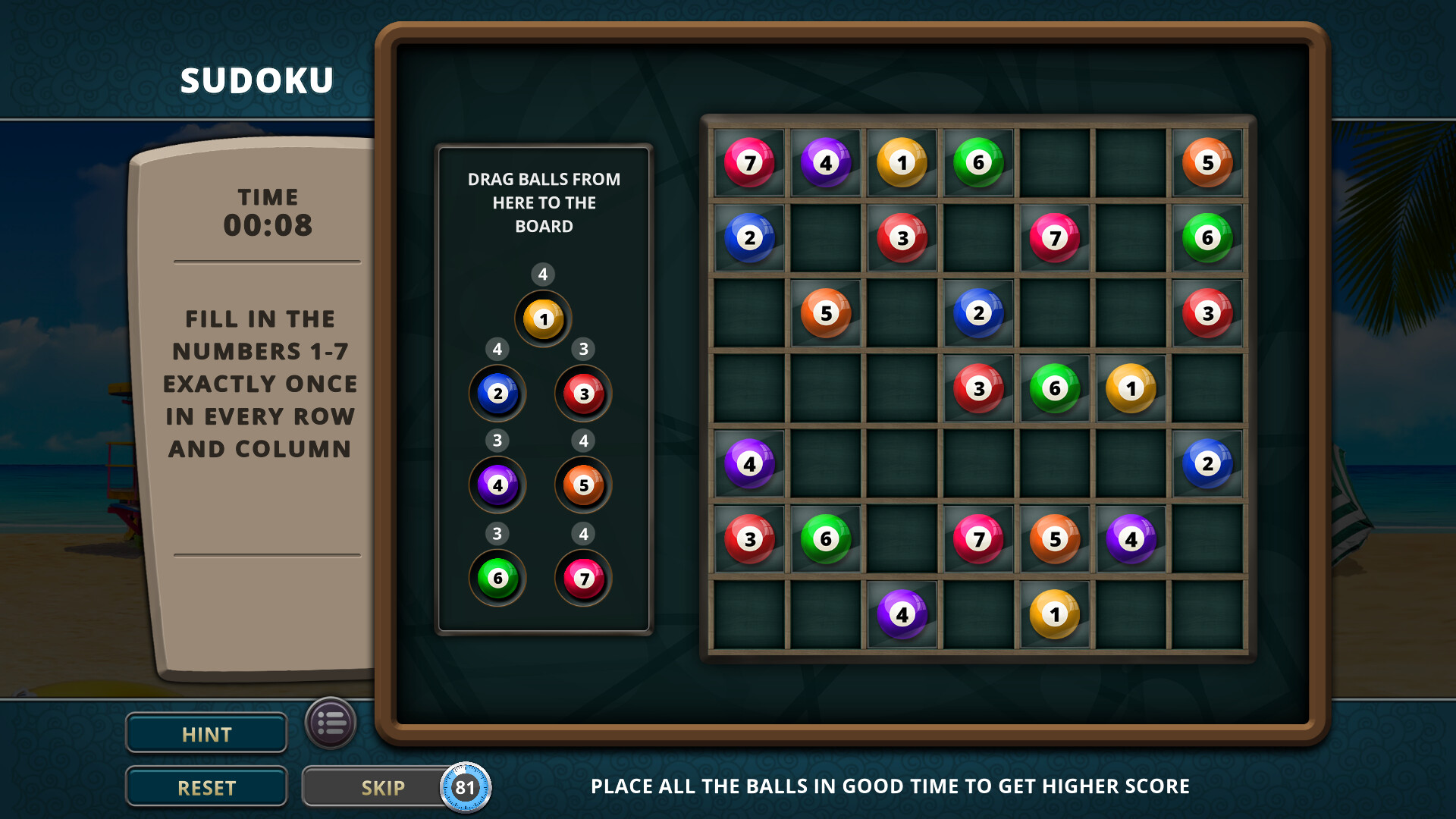
Task: Choose the purple 4 ball in the tray
Action: click(x=497, y=486)
